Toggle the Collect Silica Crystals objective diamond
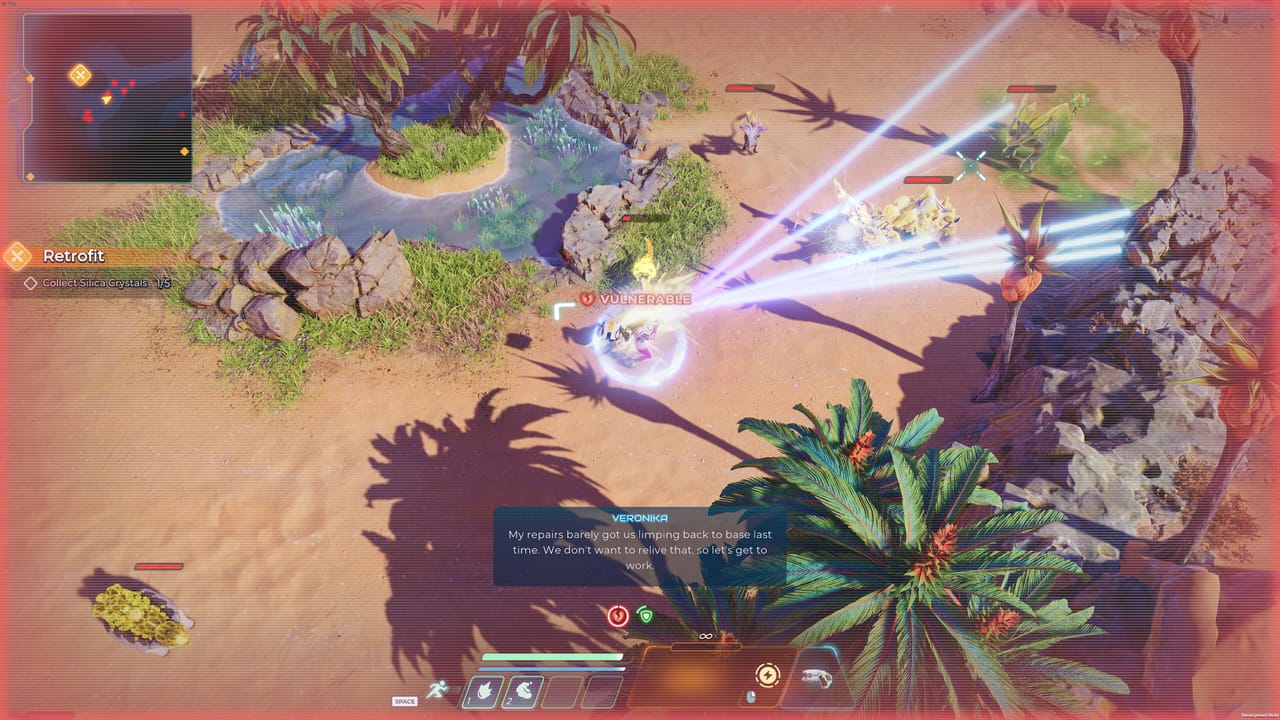1280x720 pixels. pyautogui.click(x=31, y=283)
